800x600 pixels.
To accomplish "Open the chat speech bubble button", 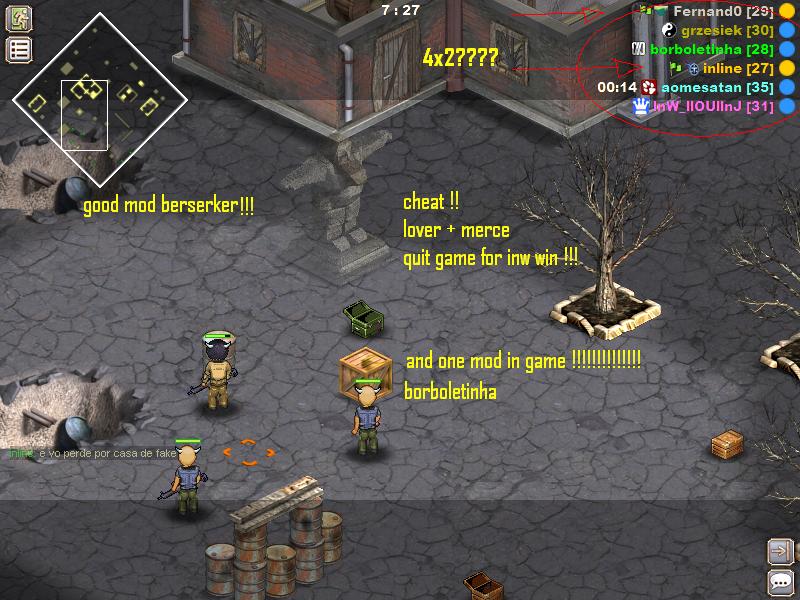I will tap(780, 582).
